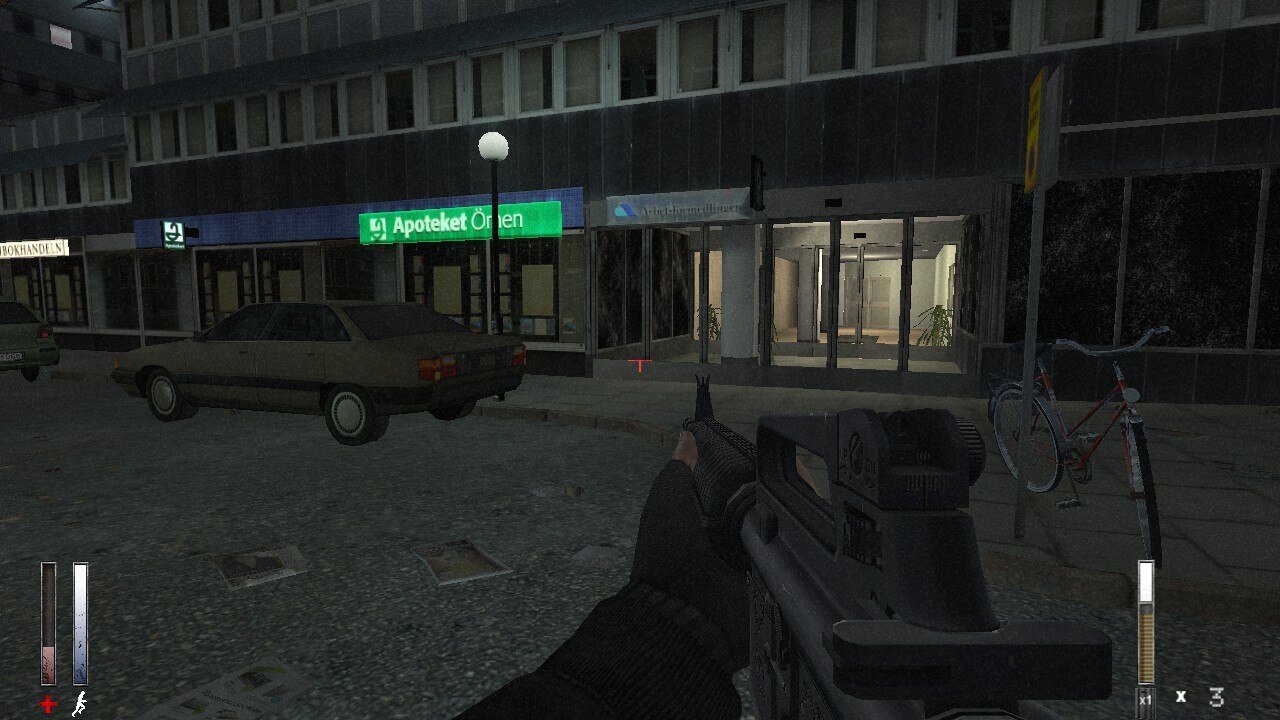This screenshot has width=1280, height=720.
Task: Click the red cross health icon
Action: click(48, 705)
